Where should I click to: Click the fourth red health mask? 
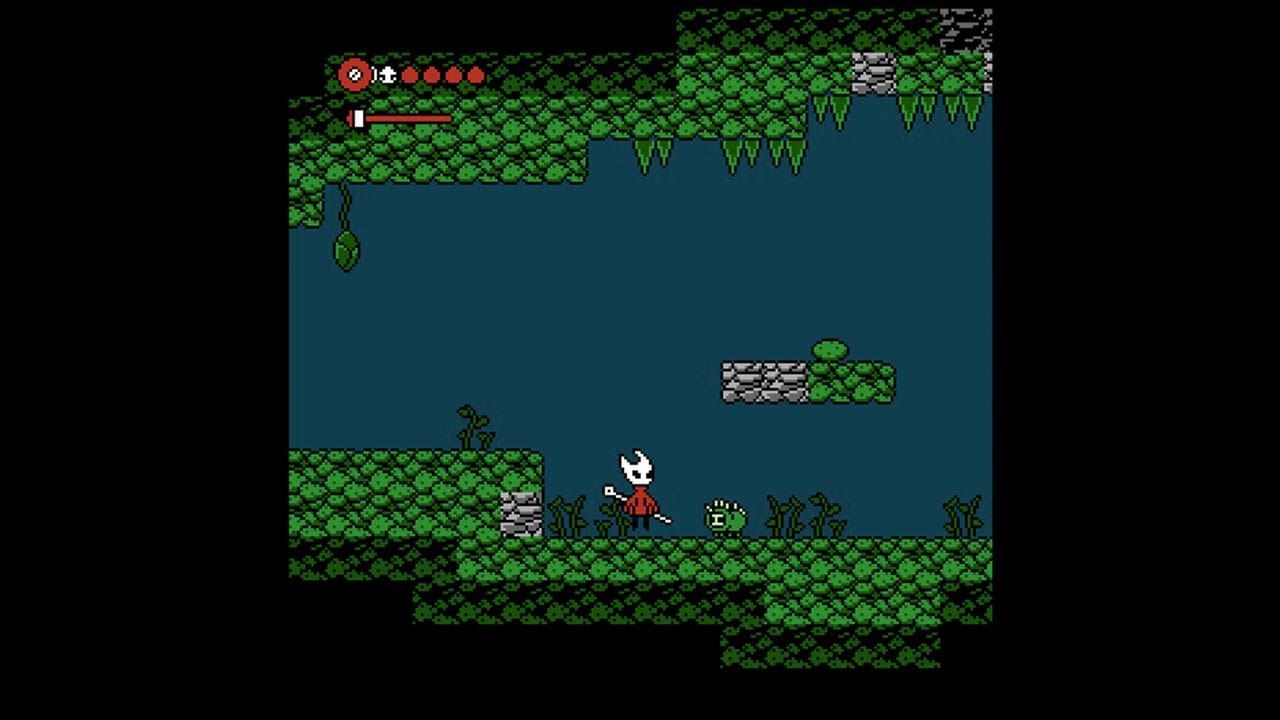click(x=476, y=74)
